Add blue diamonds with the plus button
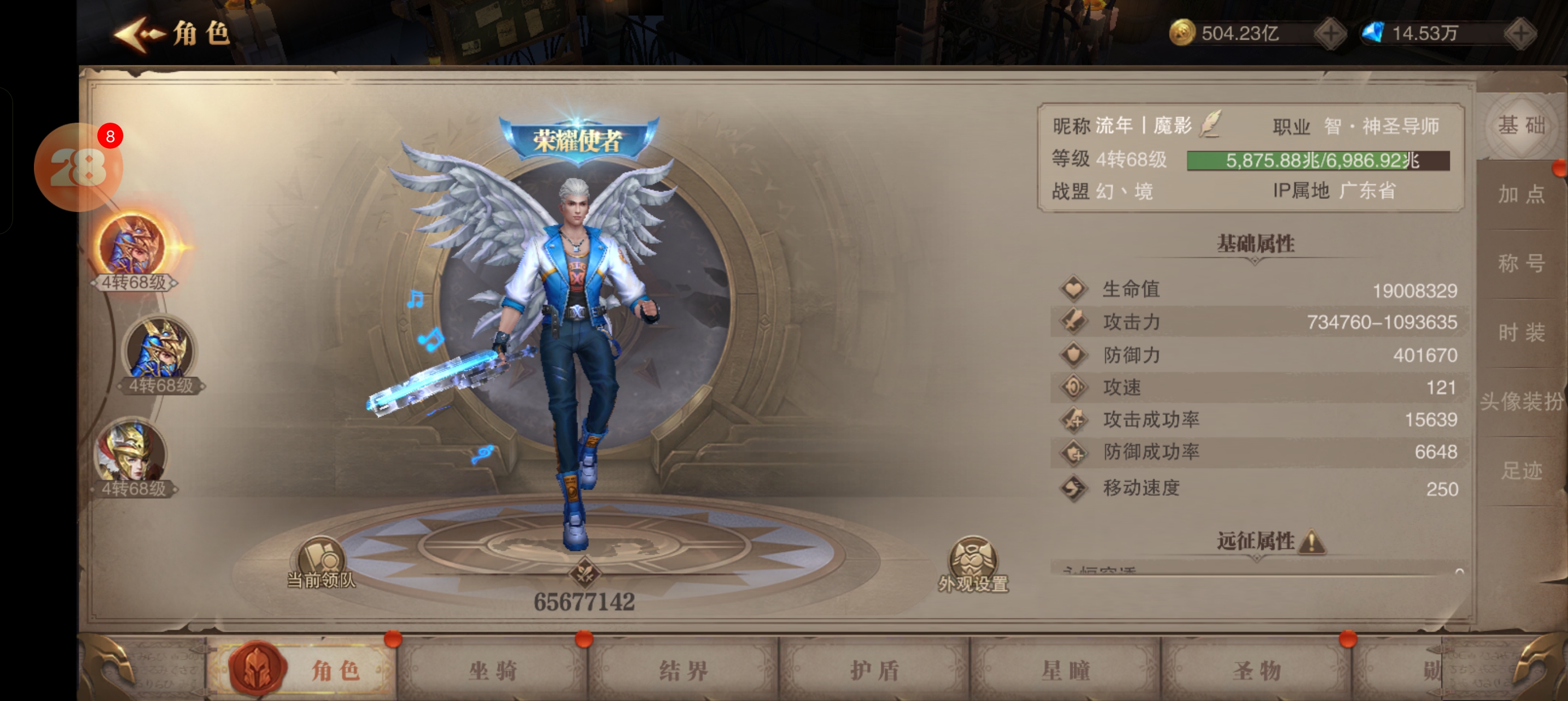The width and height of the screenshot is (1568, 701). click(x=1520, y=33)
